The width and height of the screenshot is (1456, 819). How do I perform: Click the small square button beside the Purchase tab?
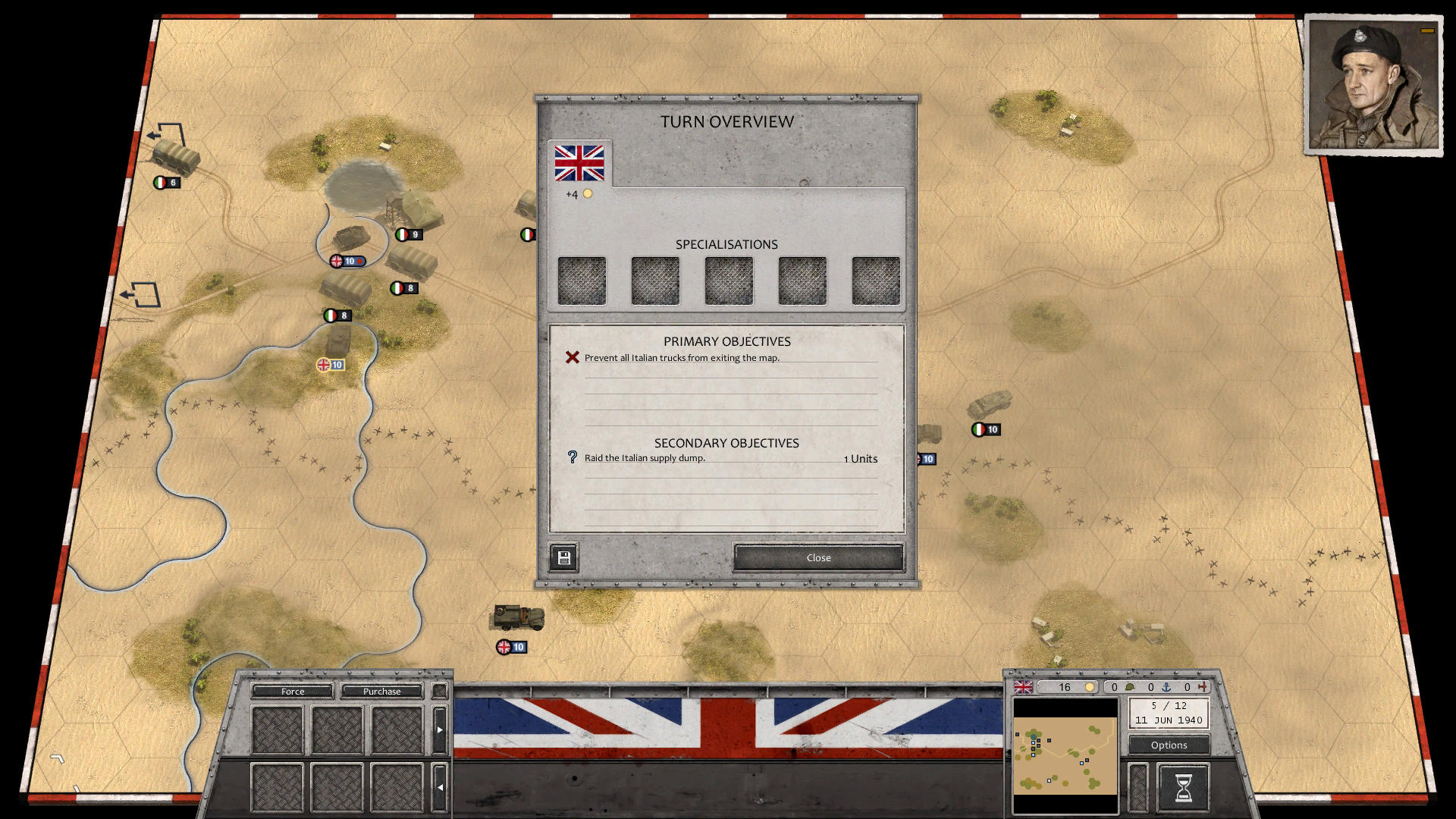[x=438, y=691]
